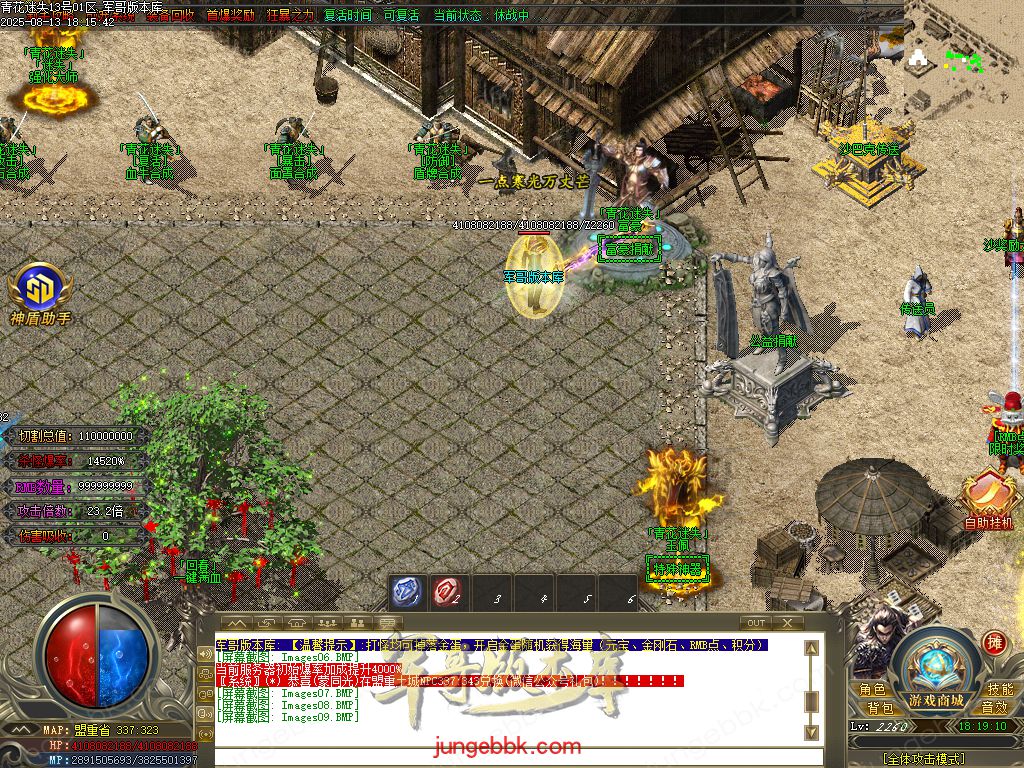Toggle the 音效 sound setting
Screen dimensions: 1024x768
pyautogui.click(x=994, y=707)
